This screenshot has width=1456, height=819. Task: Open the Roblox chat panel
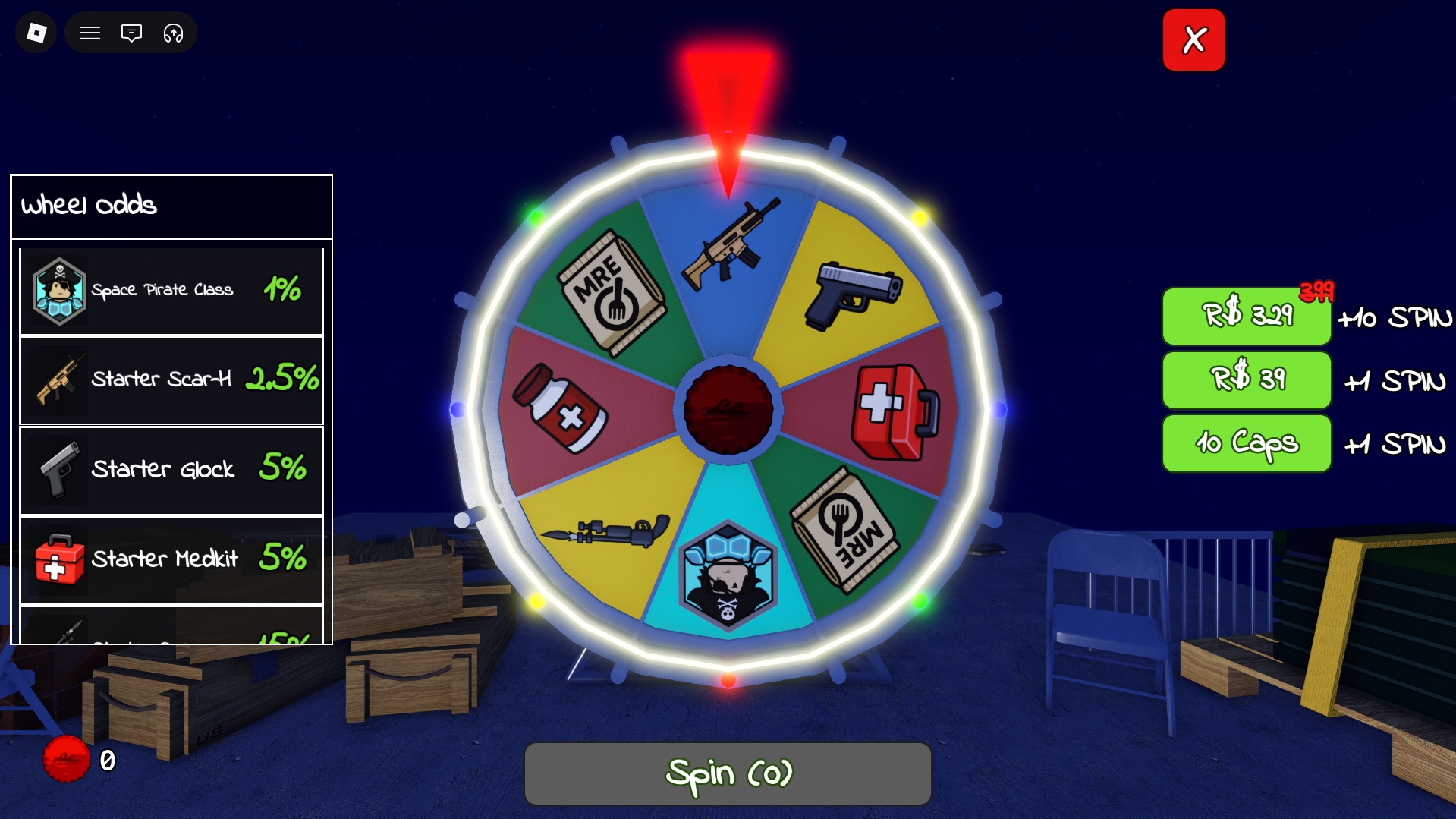point(131,33)
